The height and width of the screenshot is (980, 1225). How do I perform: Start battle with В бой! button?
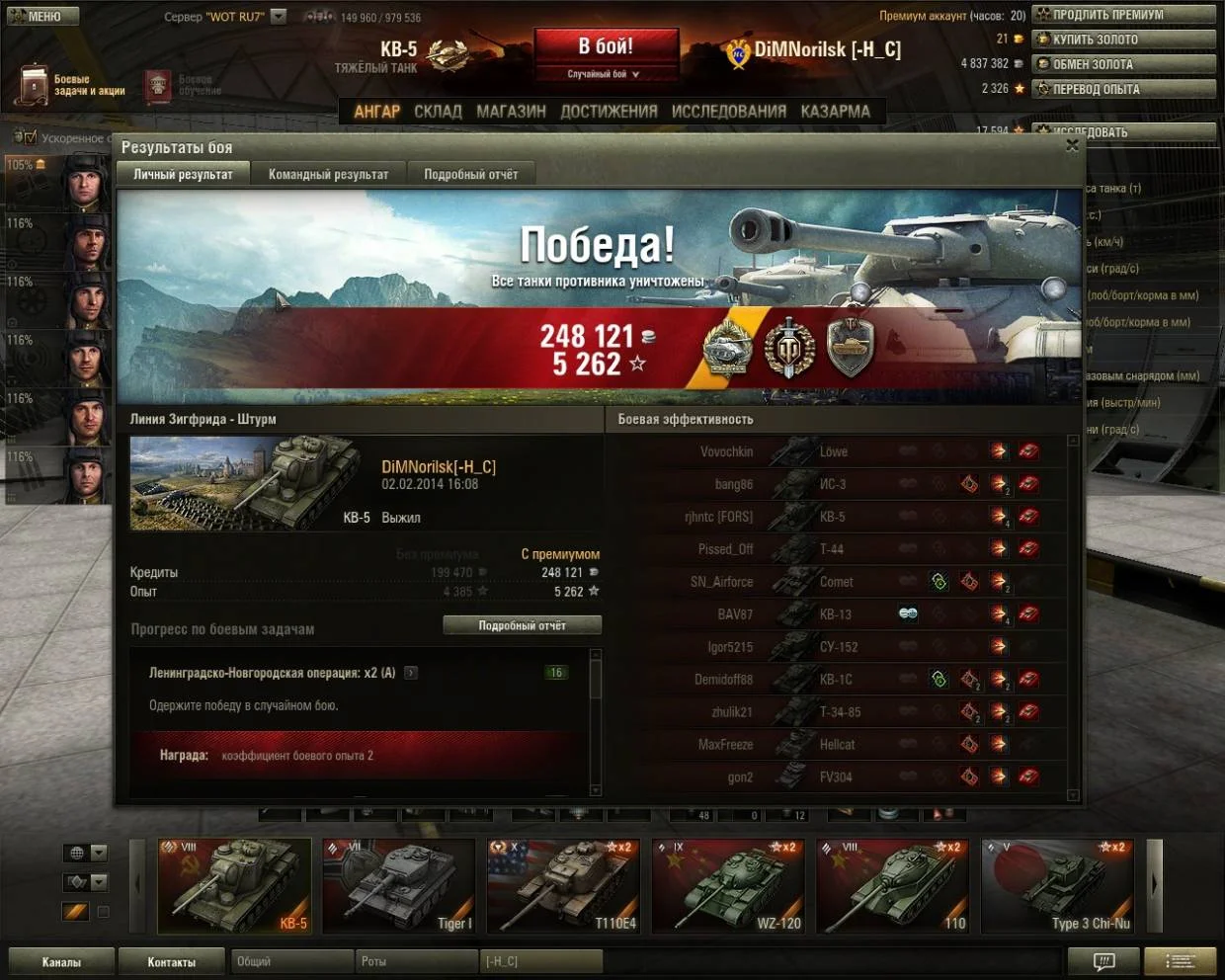pos(607,47)
